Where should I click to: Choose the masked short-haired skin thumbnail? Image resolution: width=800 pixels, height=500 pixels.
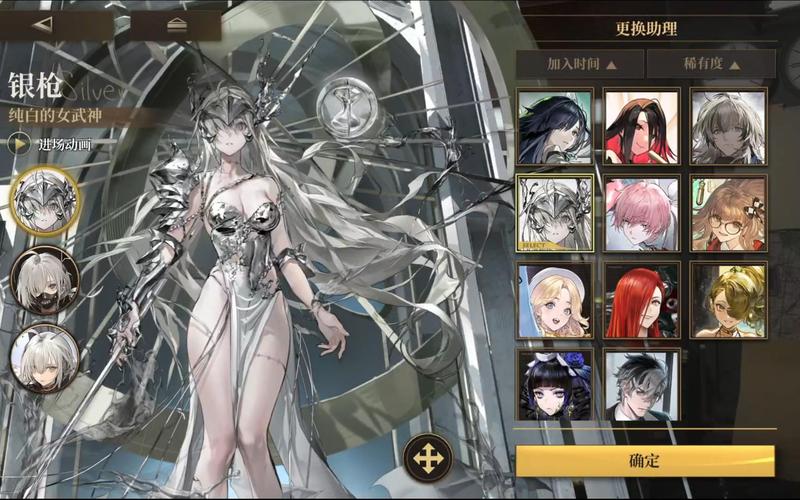pos(45,282)
